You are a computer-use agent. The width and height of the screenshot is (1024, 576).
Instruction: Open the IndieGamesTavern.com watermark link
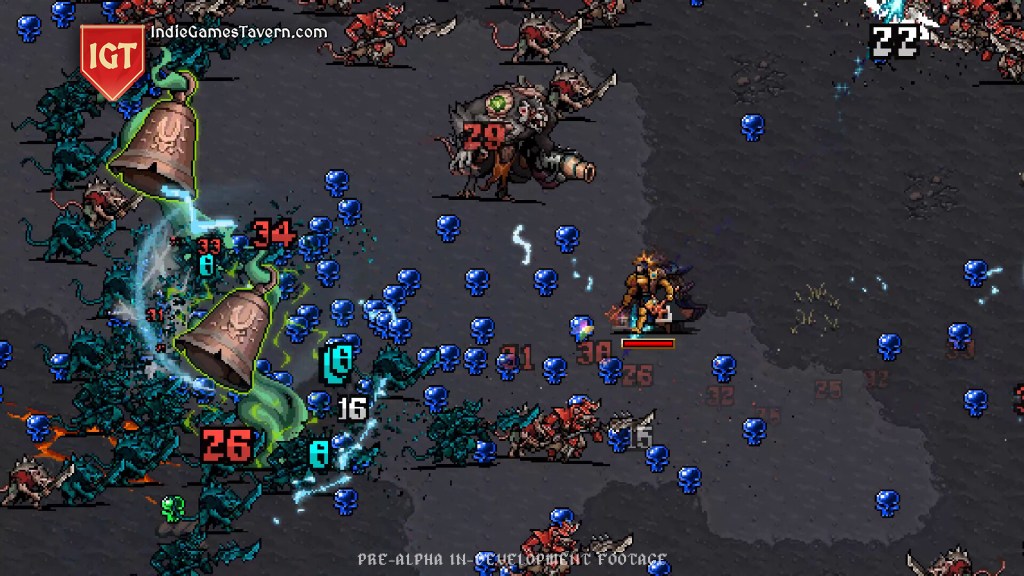pos(238,32)
